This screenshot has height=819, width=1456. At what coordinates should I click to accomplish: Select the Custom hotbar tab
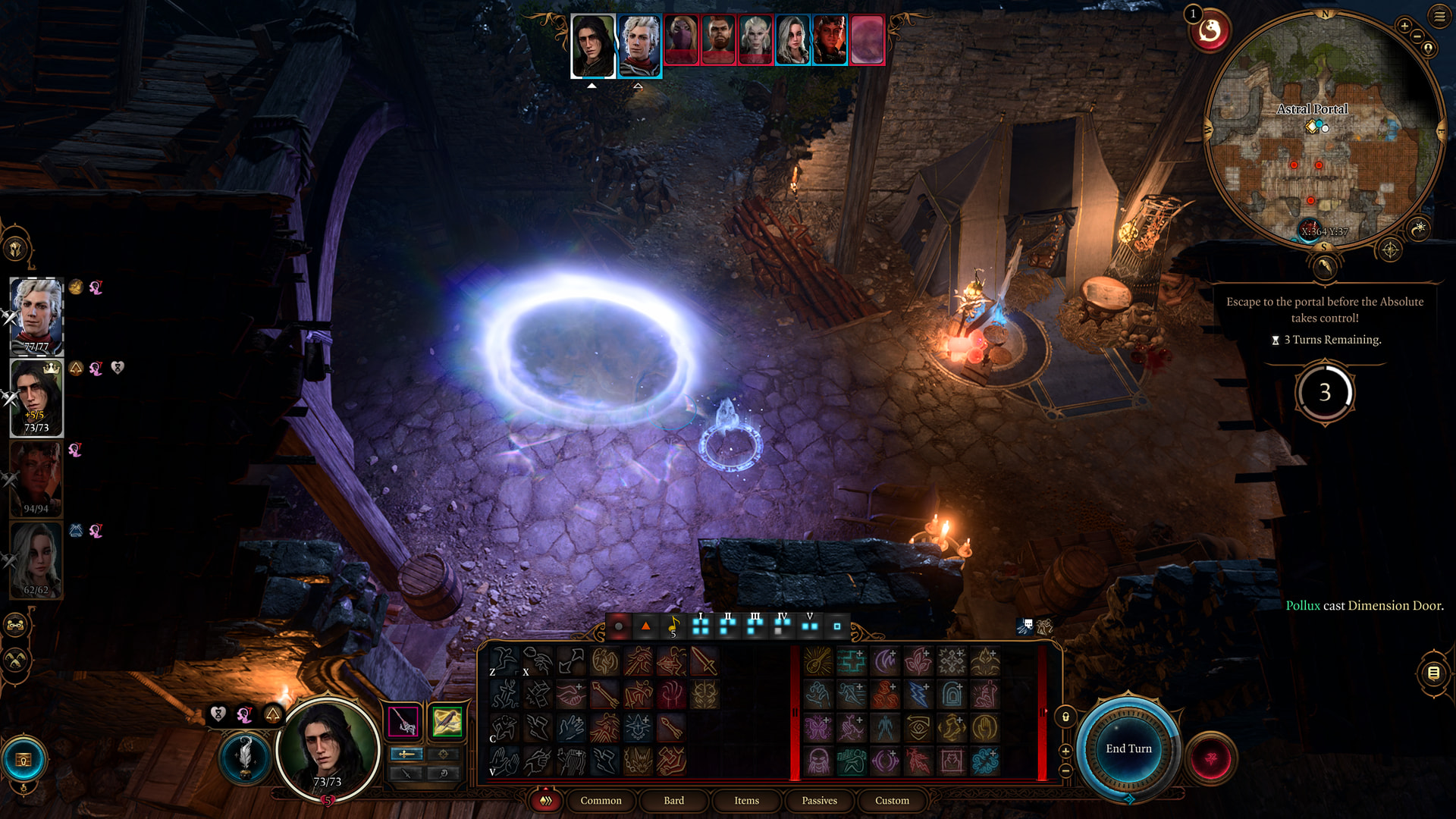[892, 801]
